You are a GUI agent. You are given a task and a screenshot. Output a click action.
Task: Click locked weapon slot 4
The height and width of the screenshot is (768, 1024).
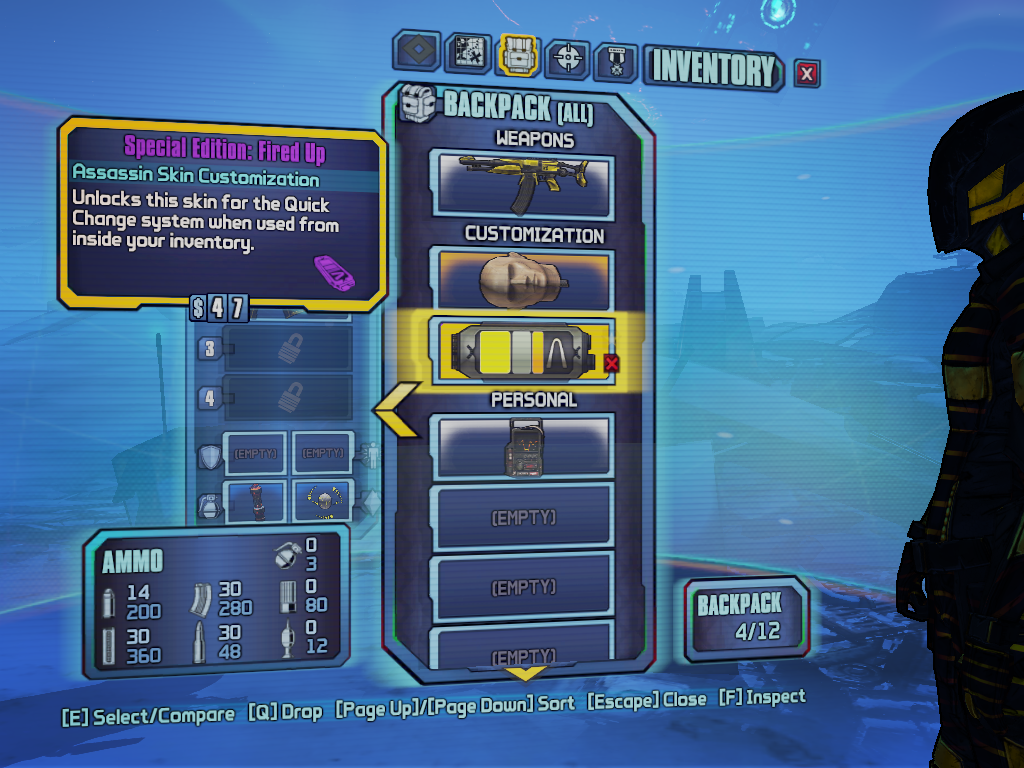point(287,397)
